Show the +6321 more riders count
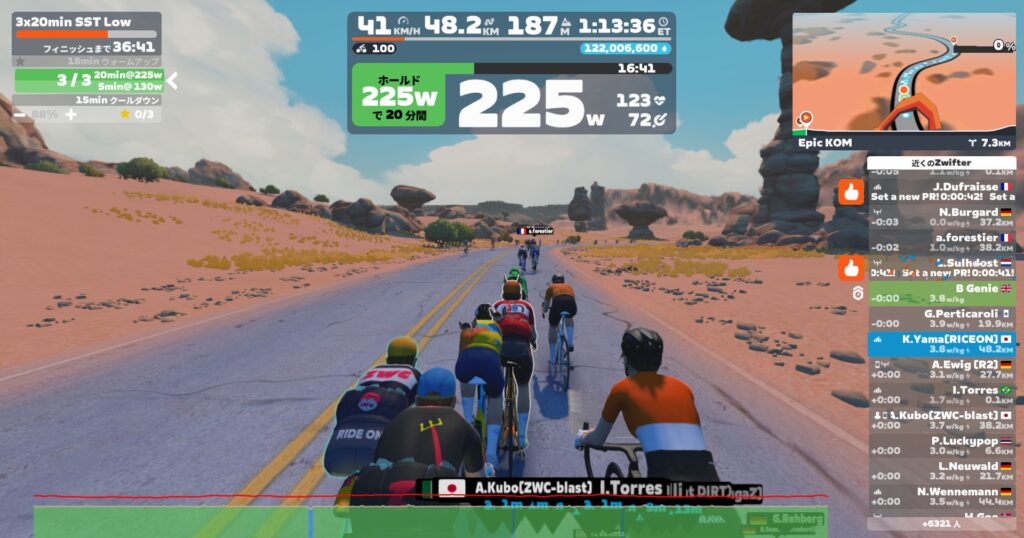 (941, 523)
